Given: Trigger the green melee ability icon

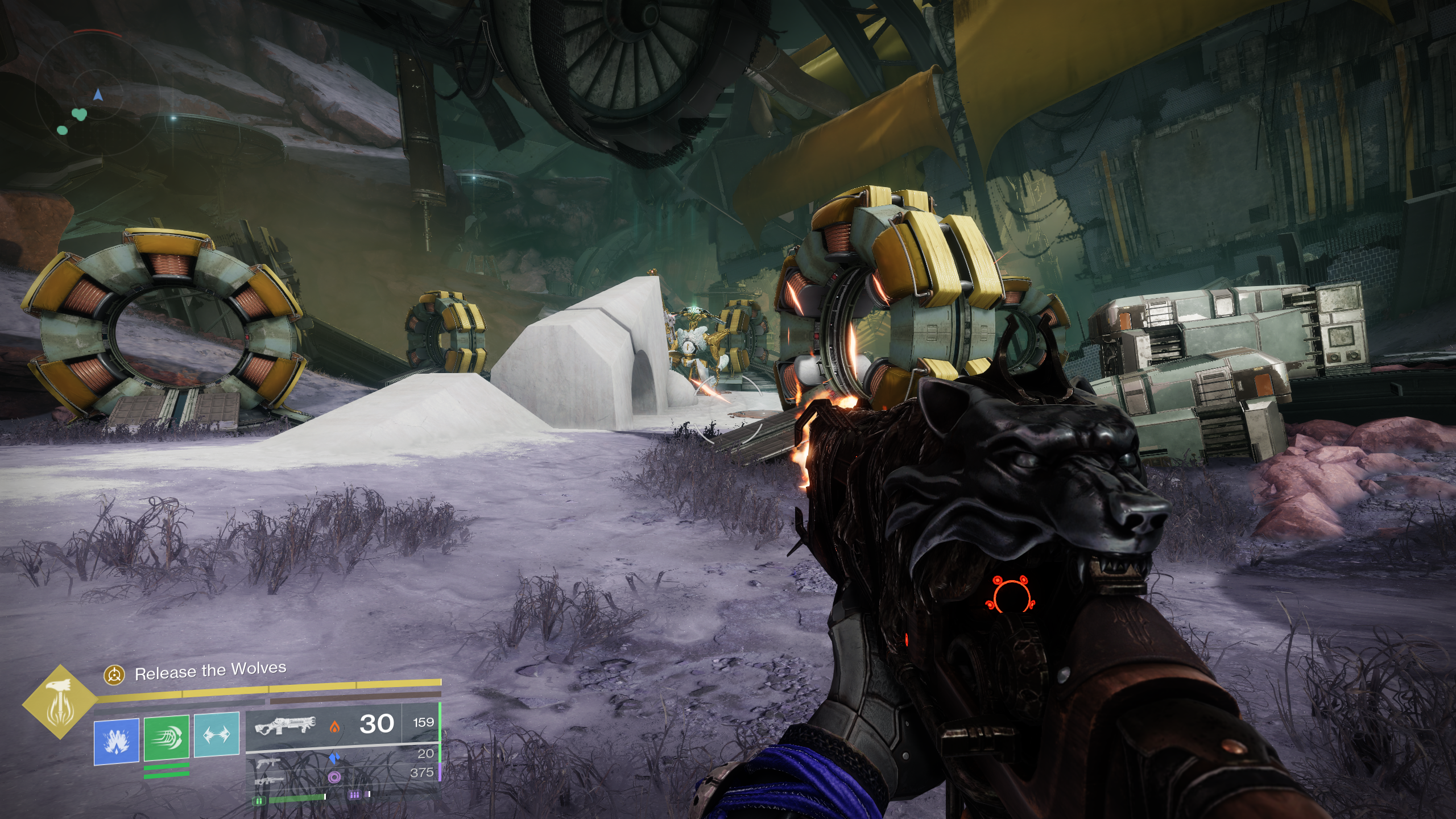Looking at the screenshot, I should coord(166,738).
